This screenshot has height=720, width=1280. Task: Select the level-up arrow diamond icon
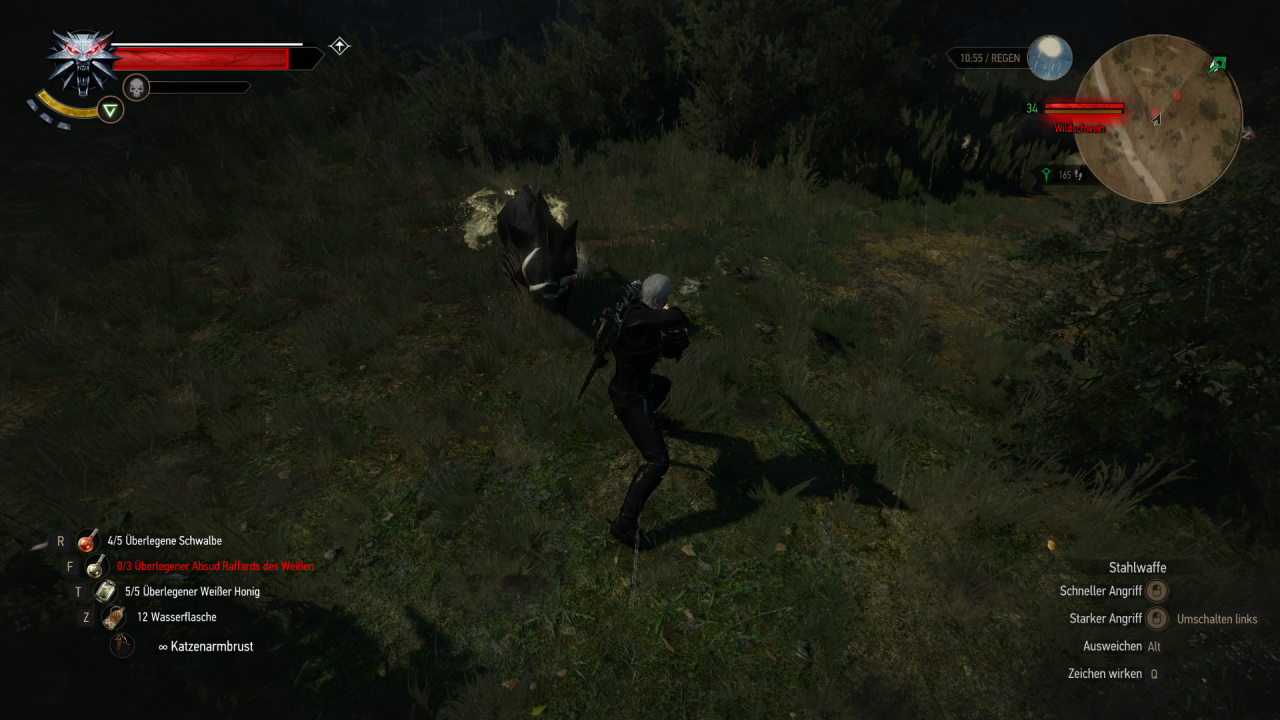pos(340,46)
